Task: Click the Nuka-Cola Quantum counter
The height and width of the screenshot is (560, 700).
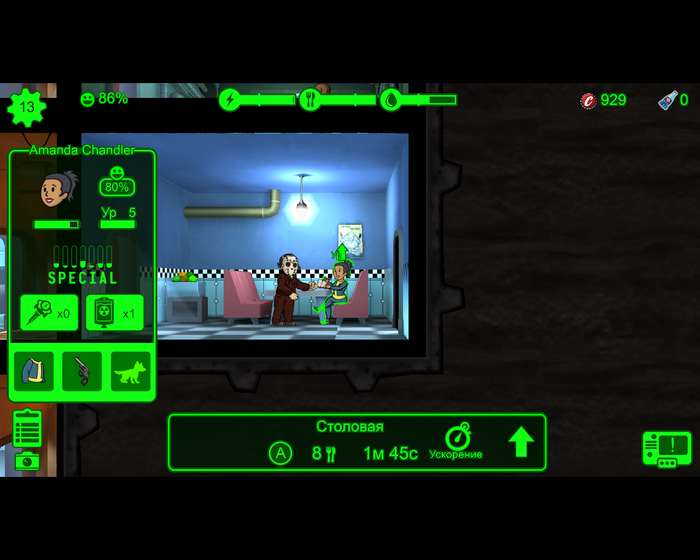Action: (x=672, y=100)
